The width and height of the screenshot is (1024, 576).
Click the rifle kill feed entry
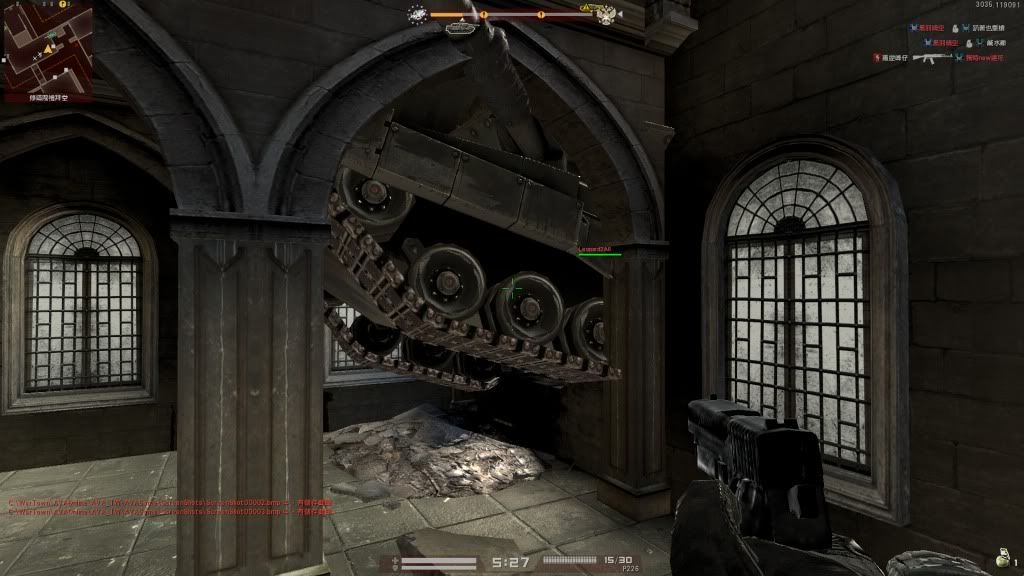[932, 58]
